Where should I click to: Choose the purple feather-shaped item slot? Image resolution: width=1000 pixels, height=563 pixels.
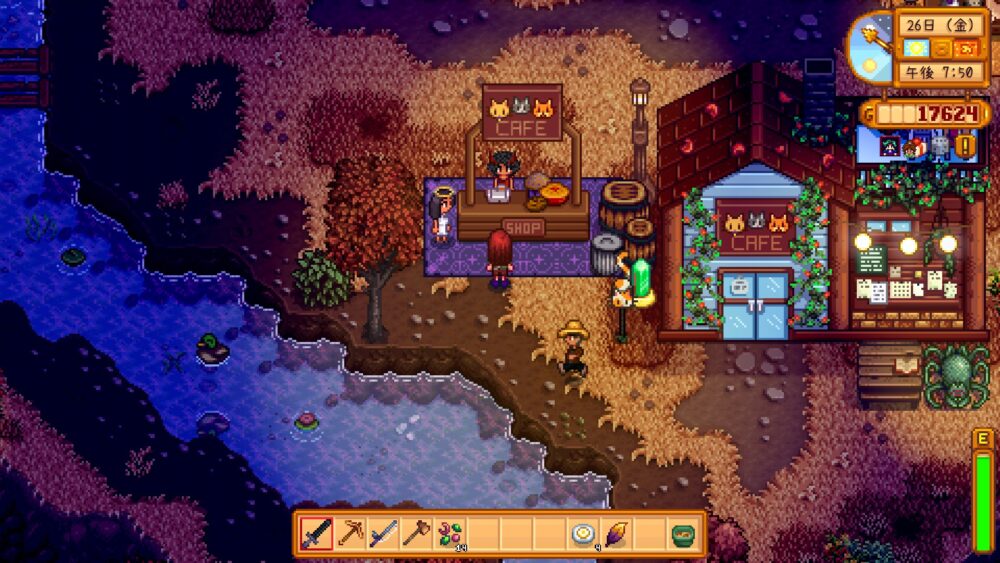click(x=616, y=534)
